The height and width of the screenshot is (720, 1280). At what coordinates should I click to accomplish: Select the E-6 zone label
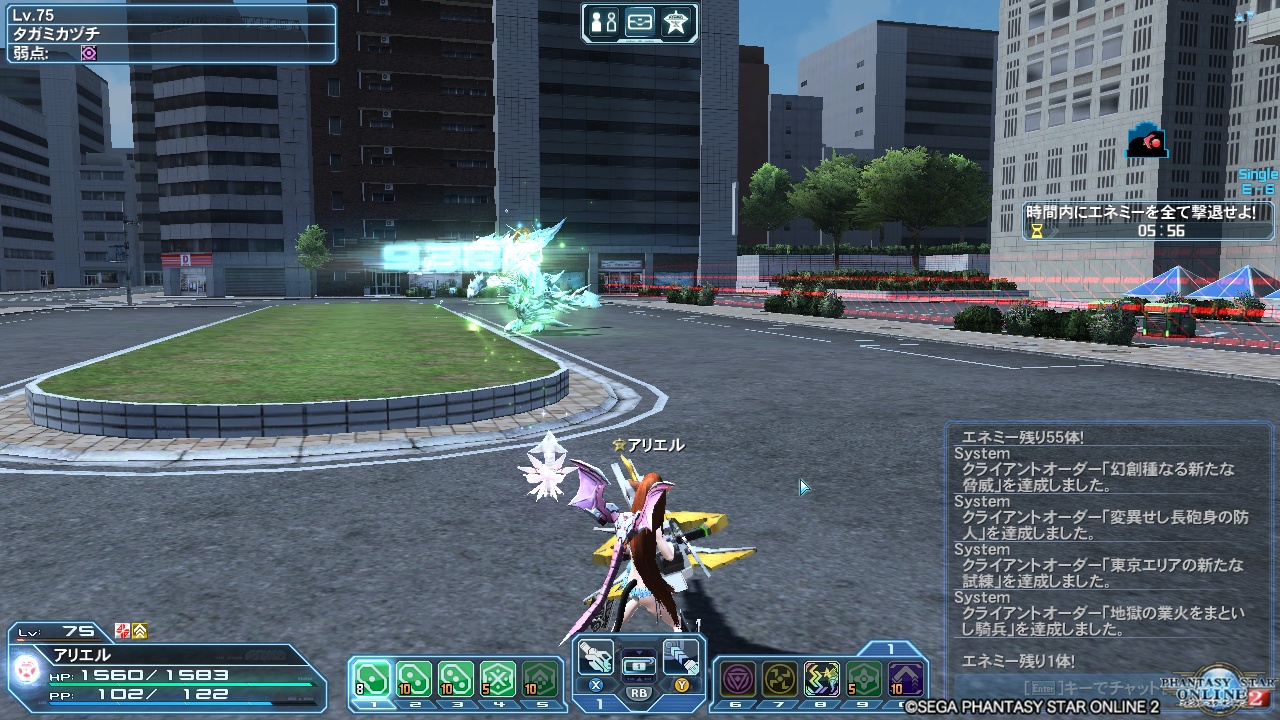coord(1258,188)
